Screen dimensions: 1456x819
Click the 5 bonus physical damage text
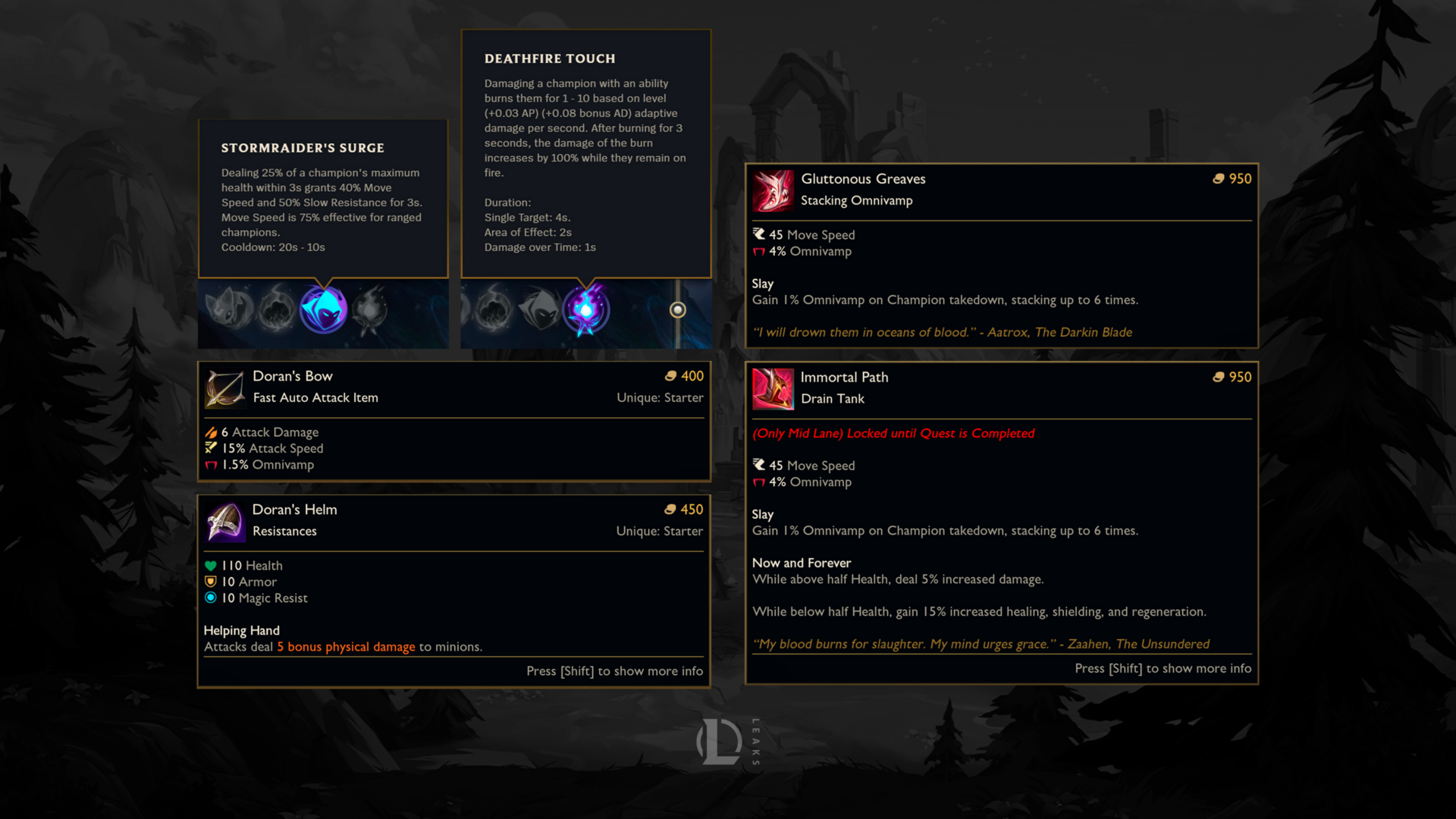click(347, 646)
